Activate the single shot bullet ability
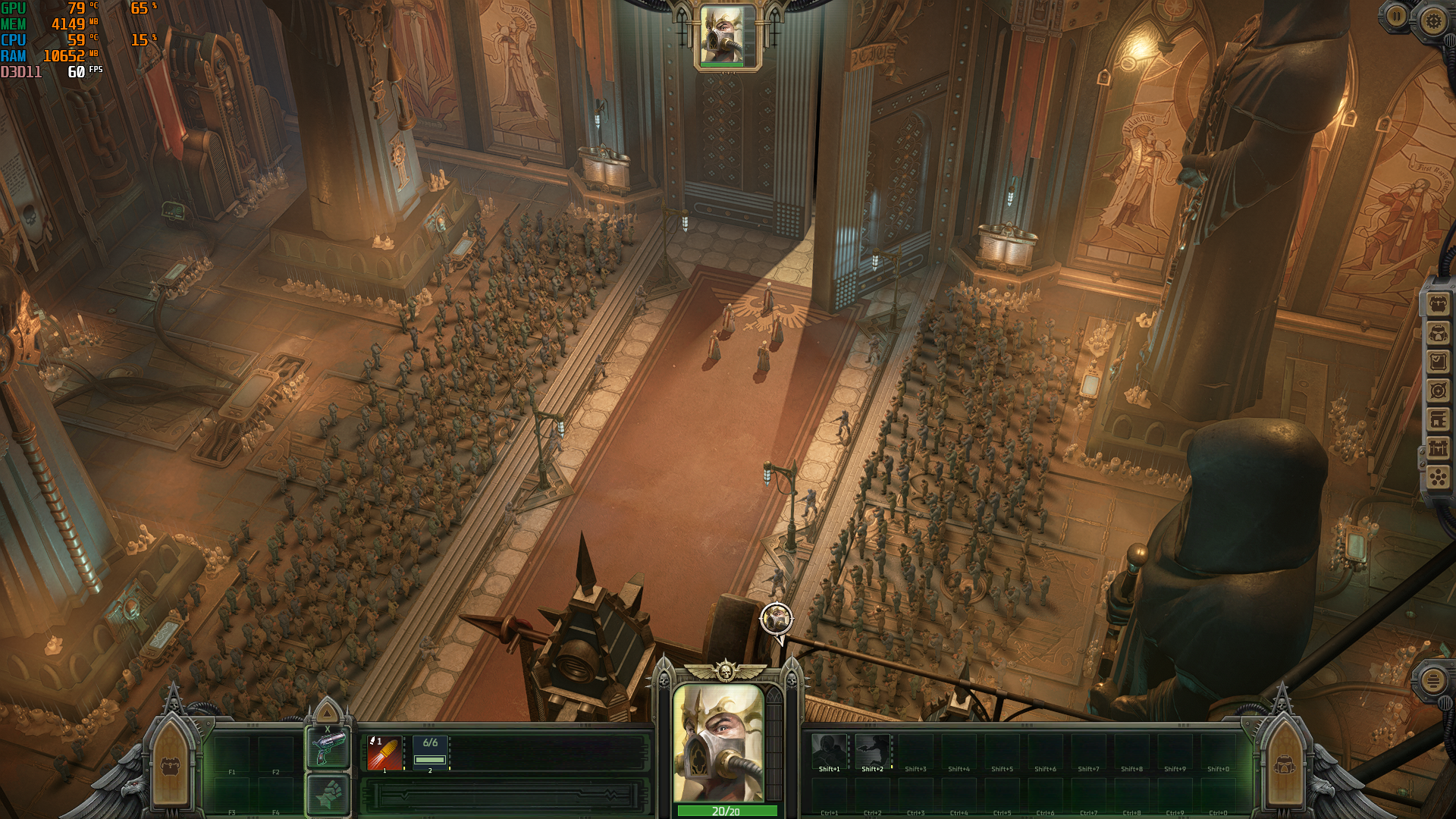This screenshot has width=1456, height=819. click(x=384, y=753)
